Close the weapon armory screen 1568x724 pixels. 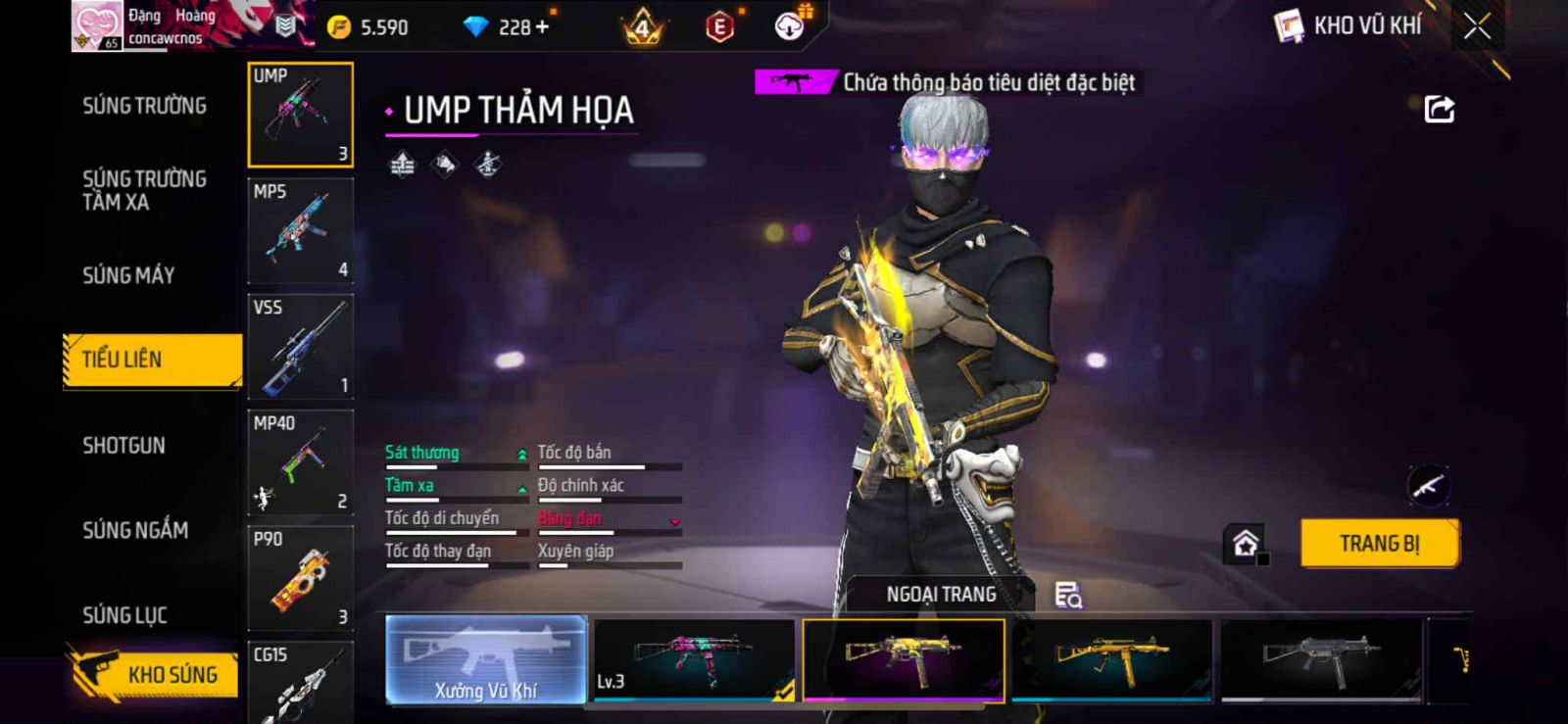1477,26
